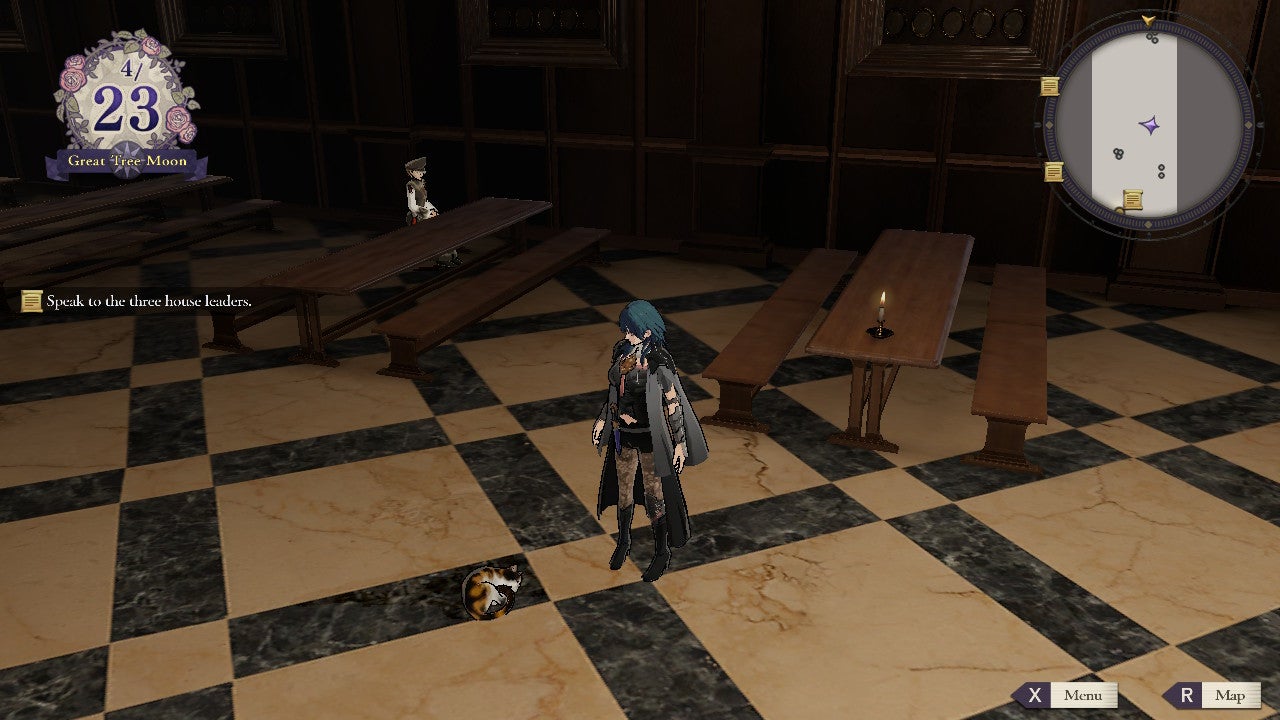The image size is (1280, 720).
Task: Click the bottom quest scroll marker on the minimap
Action: pos(1135,198)
